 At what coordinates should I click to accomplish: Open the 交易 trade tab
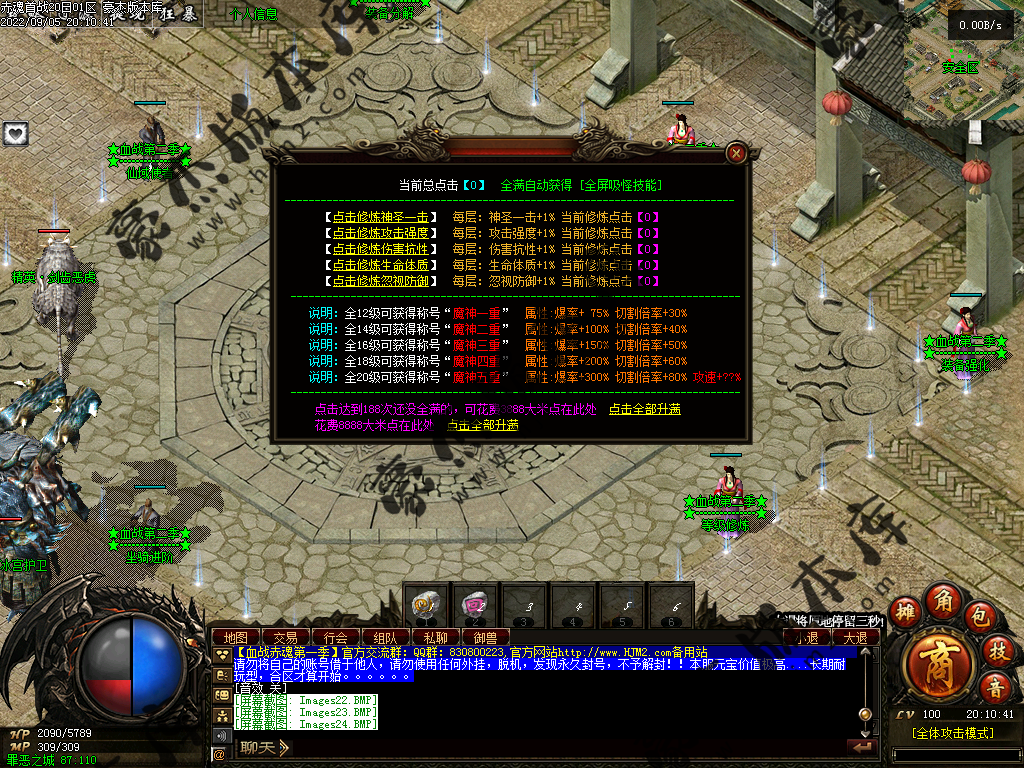(x=286, y=637)
